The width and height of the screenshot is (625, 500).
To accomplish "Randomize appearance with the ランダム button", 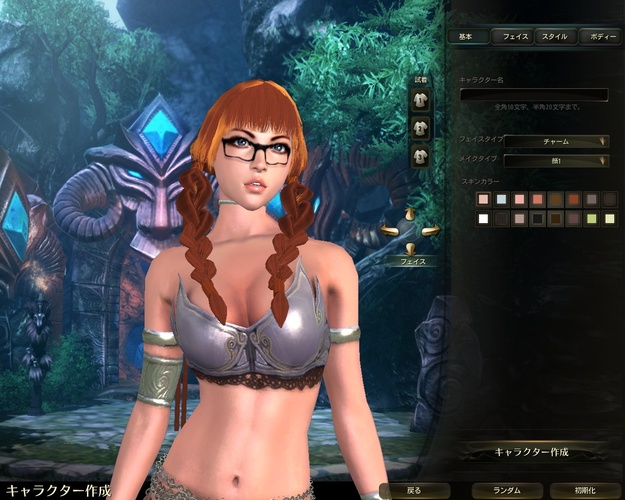I will tap(504, 491).
